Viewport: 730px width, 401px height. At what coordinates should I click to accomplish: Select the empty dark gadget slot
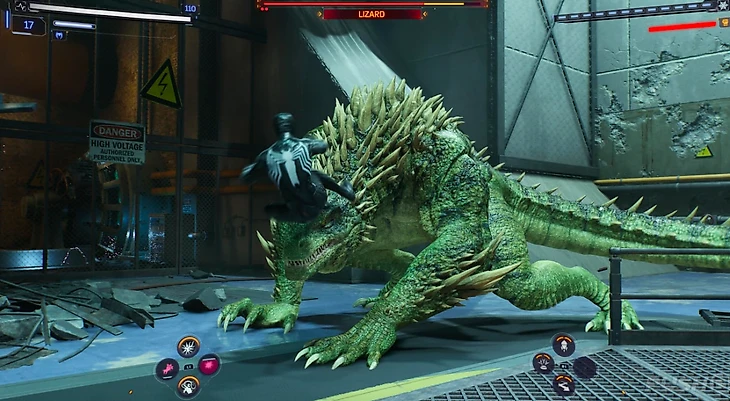tap(585, 367)
